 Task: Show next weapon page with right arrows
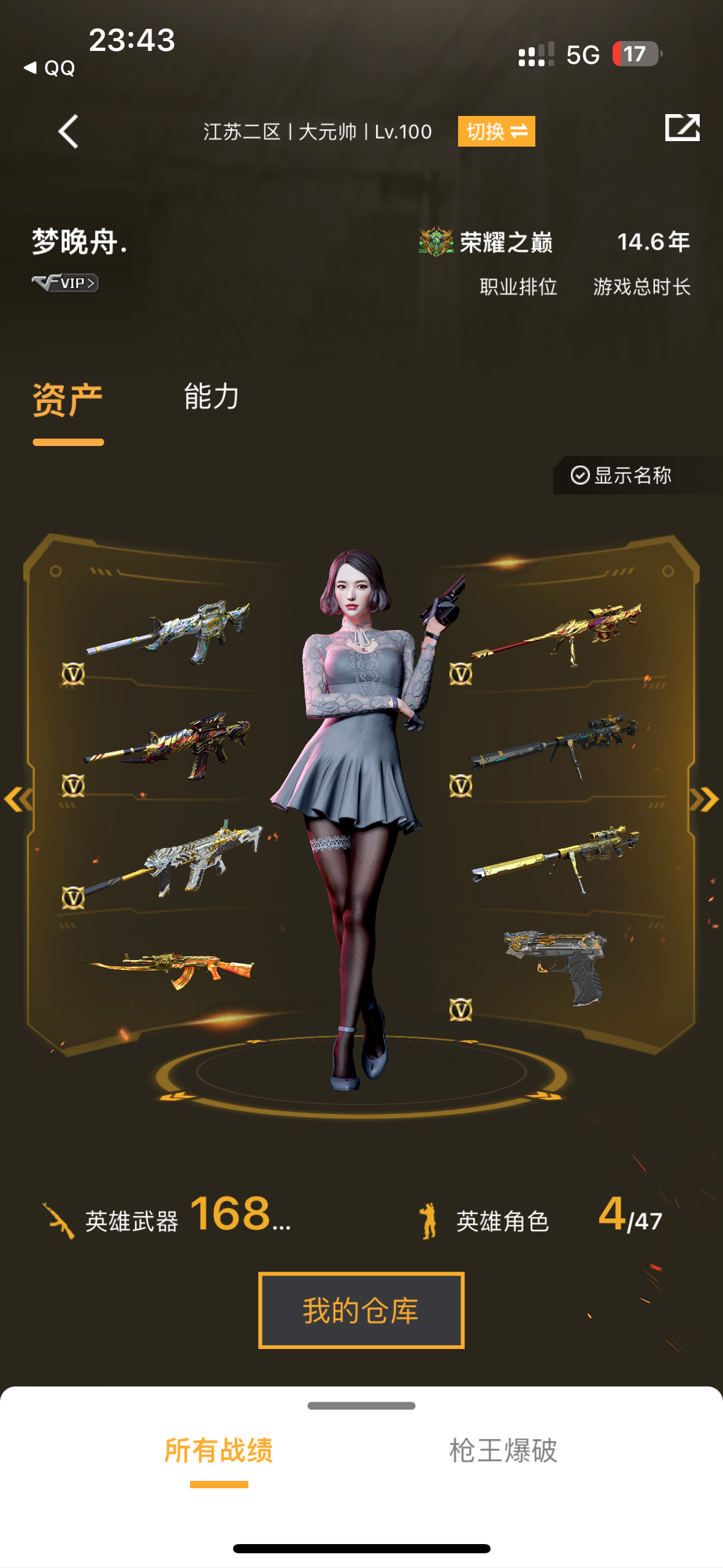pos(704,799)
